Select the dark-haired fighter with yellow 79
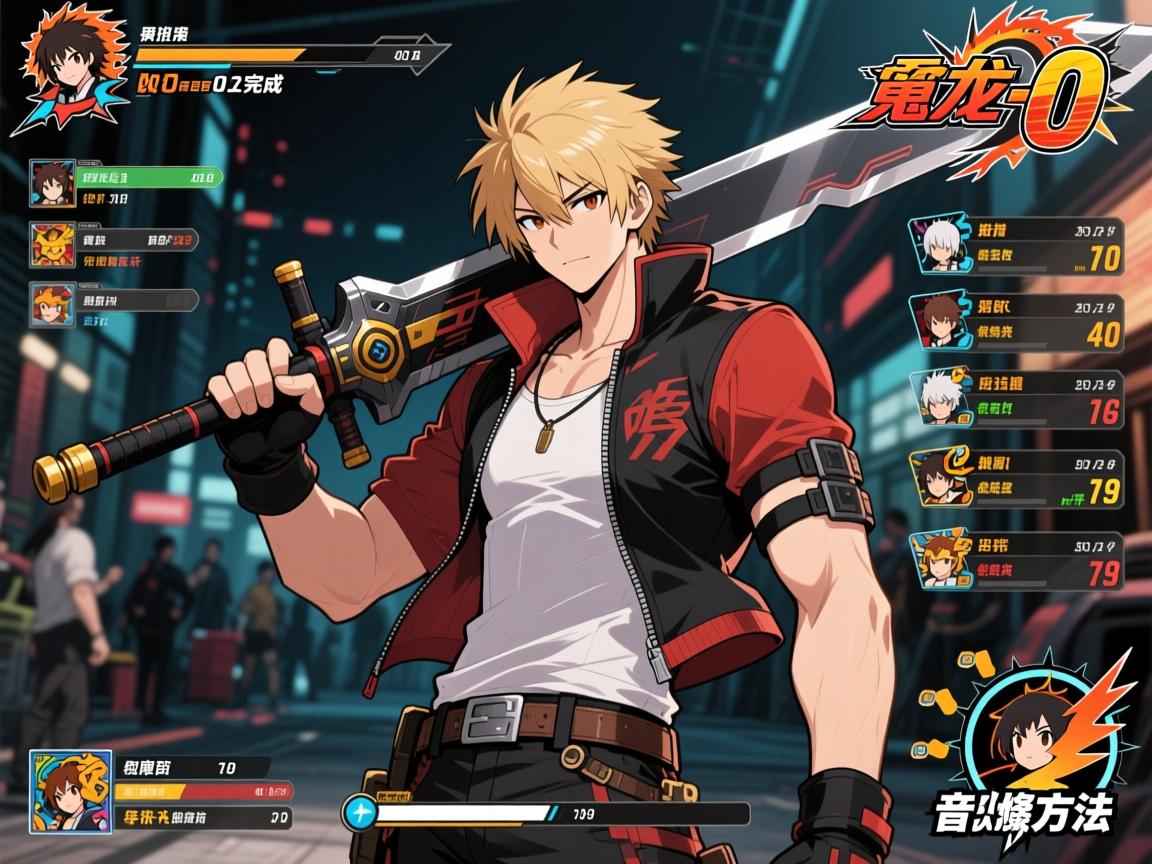This screenshot has width=1152, height=864. [940, 476]
